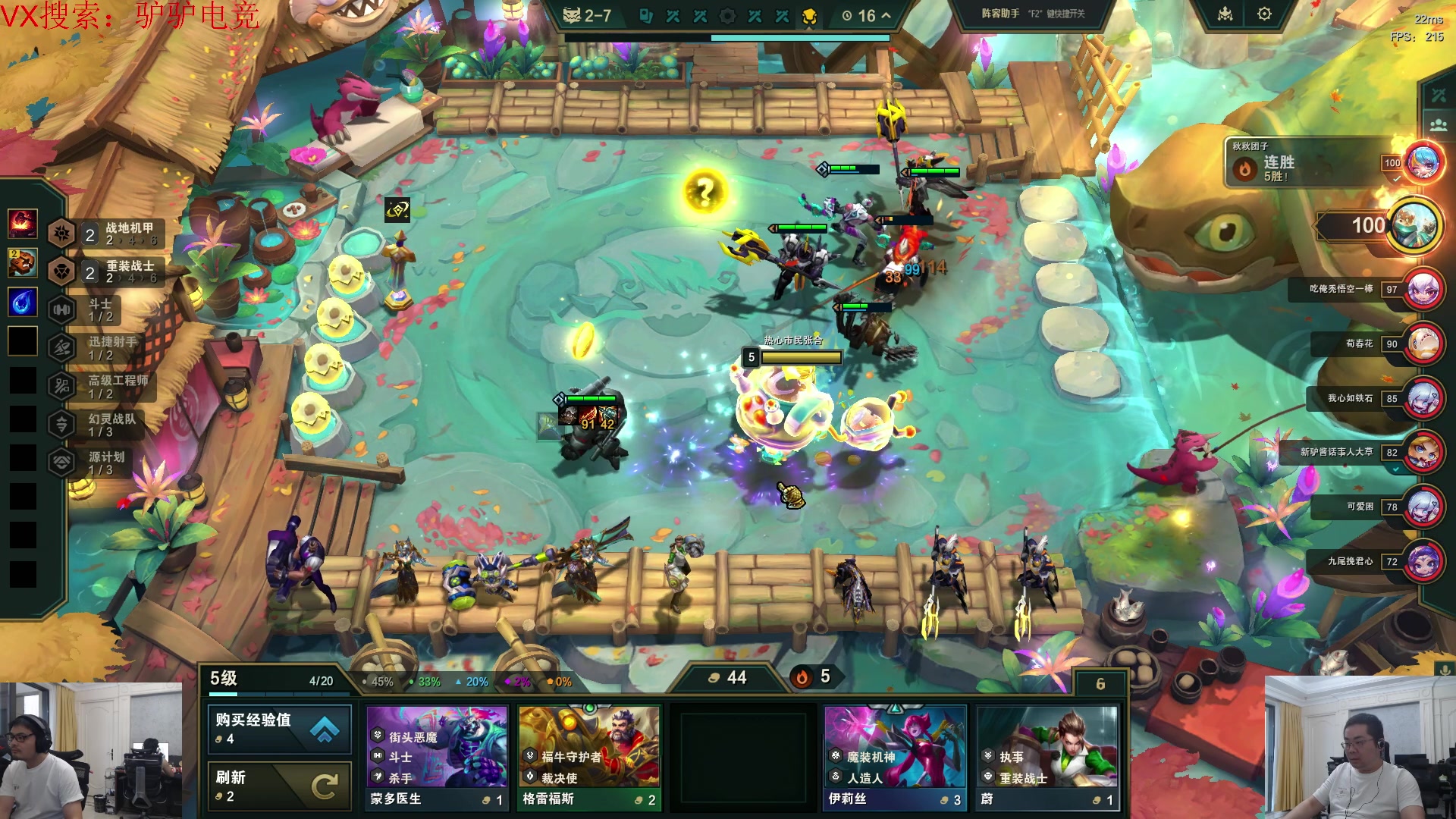Buy 伊莉丝 from the shop
This screenshot has height=819, width=1456.
[894, 757]
